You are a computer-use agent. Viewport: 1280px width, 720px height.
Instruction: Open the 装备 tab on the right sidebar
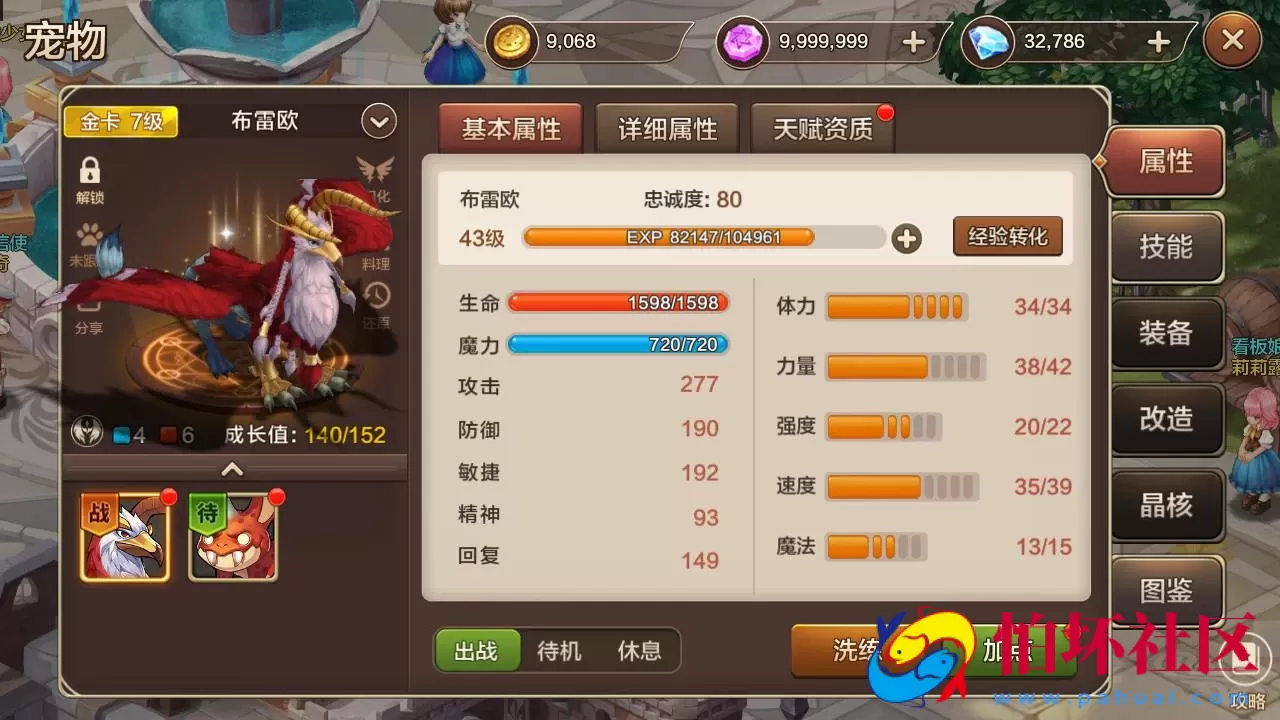(x=1166, y=334)
